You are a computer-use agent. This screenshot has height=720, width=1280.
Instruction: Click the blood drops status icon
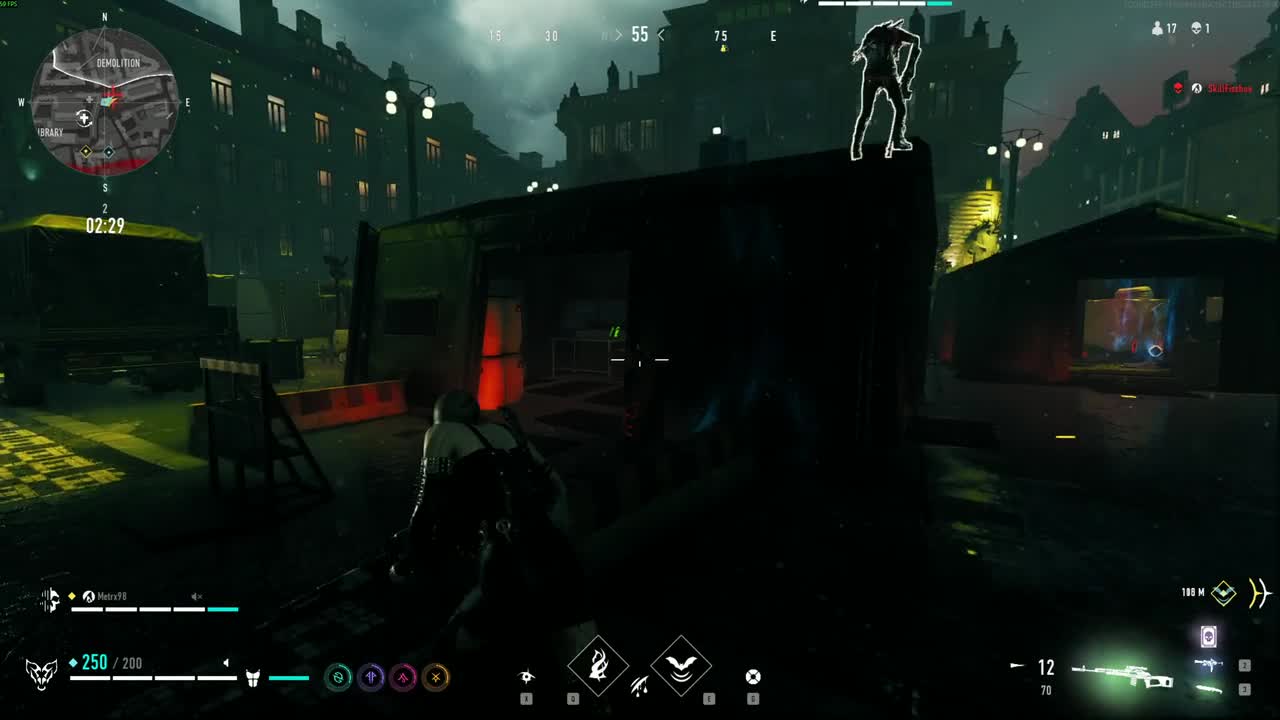[640, 686]
